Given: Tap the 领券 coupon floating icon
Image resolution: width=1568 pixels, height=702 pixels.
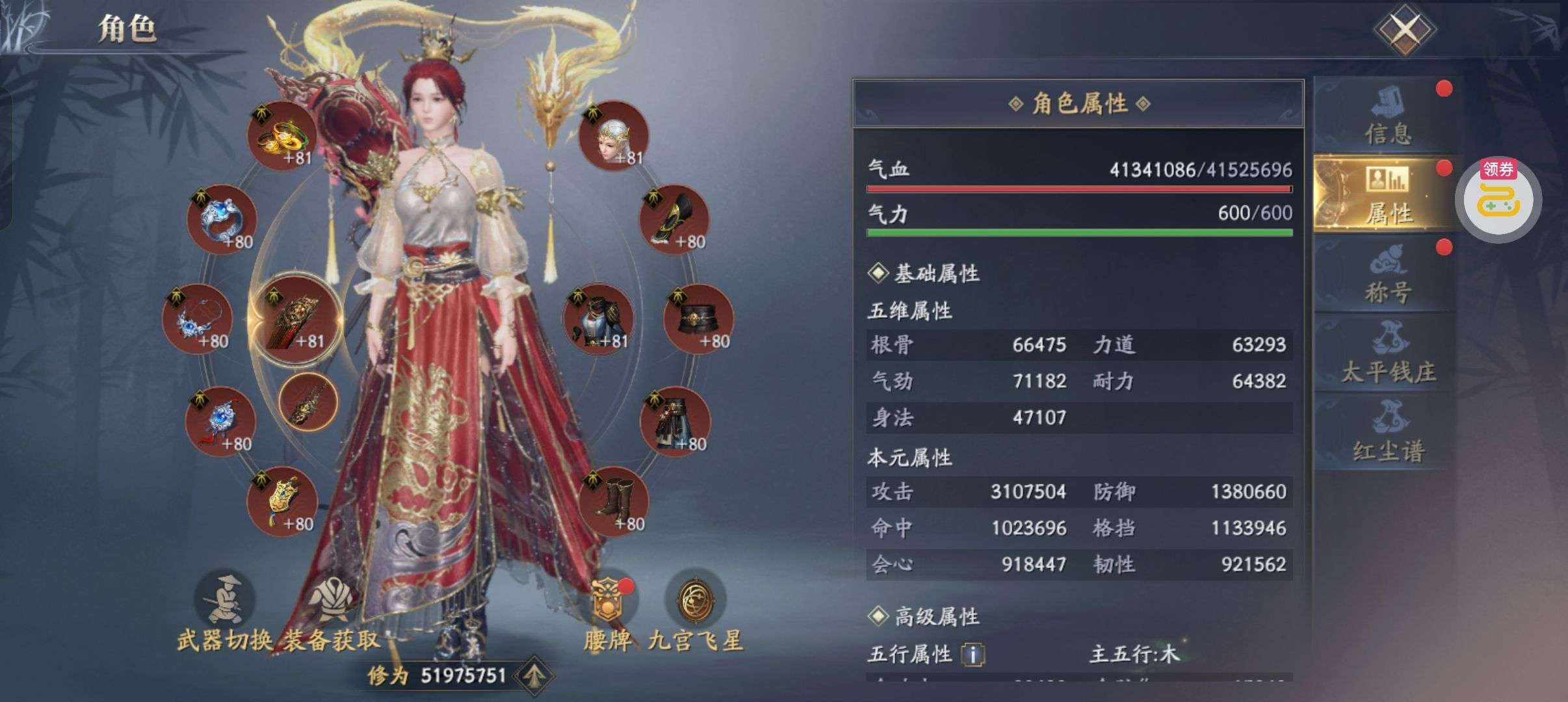Looking at the screenshot, I should [1498, 198].
